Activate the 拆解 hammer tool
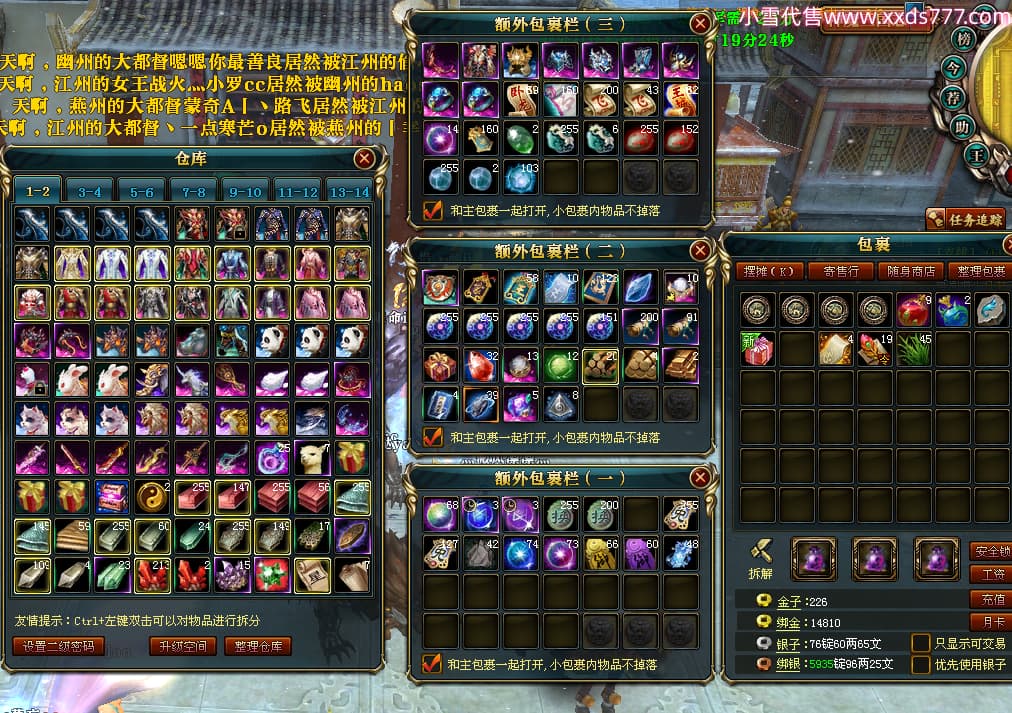The image size is (1012, 713). [762, 556]
